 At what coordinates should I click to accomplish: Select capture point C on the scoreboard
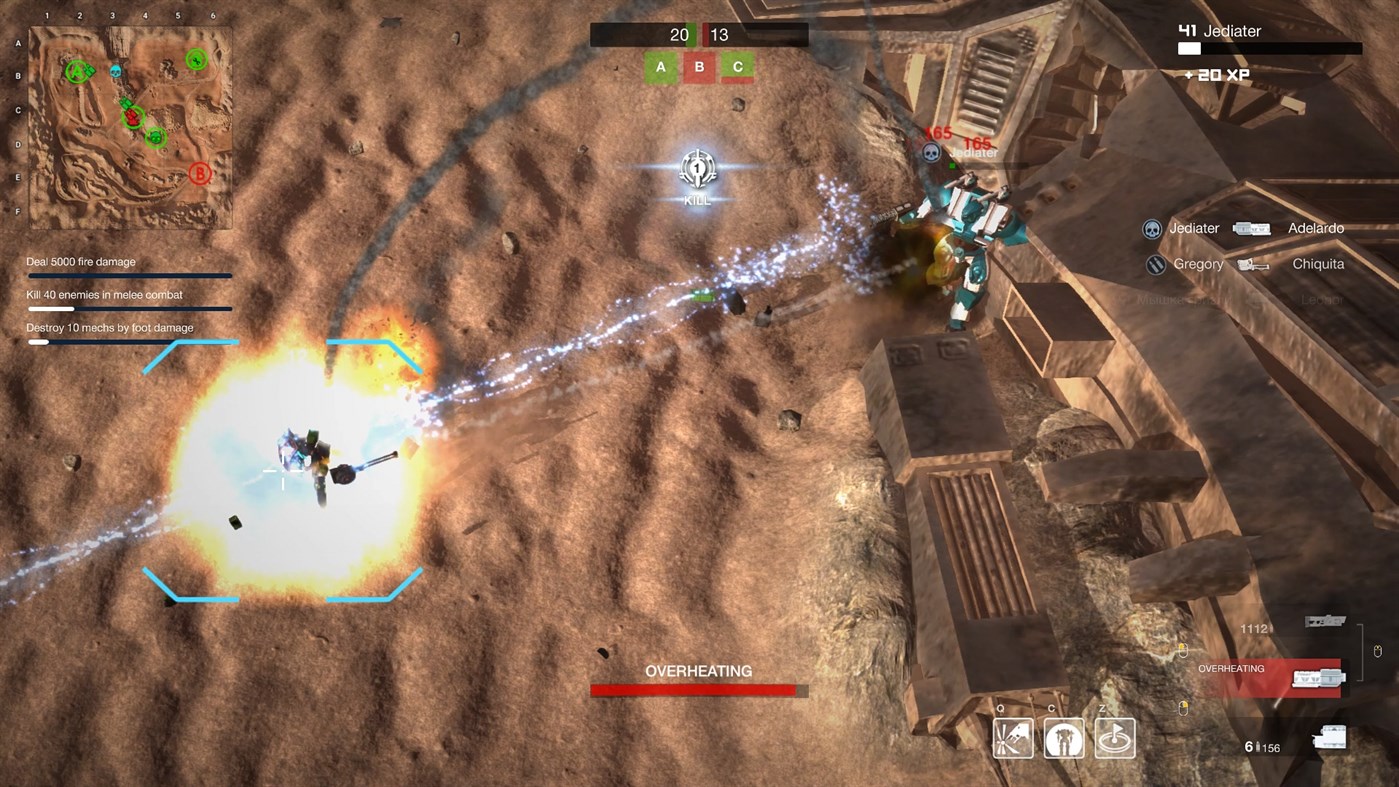[x=737, y=67]
